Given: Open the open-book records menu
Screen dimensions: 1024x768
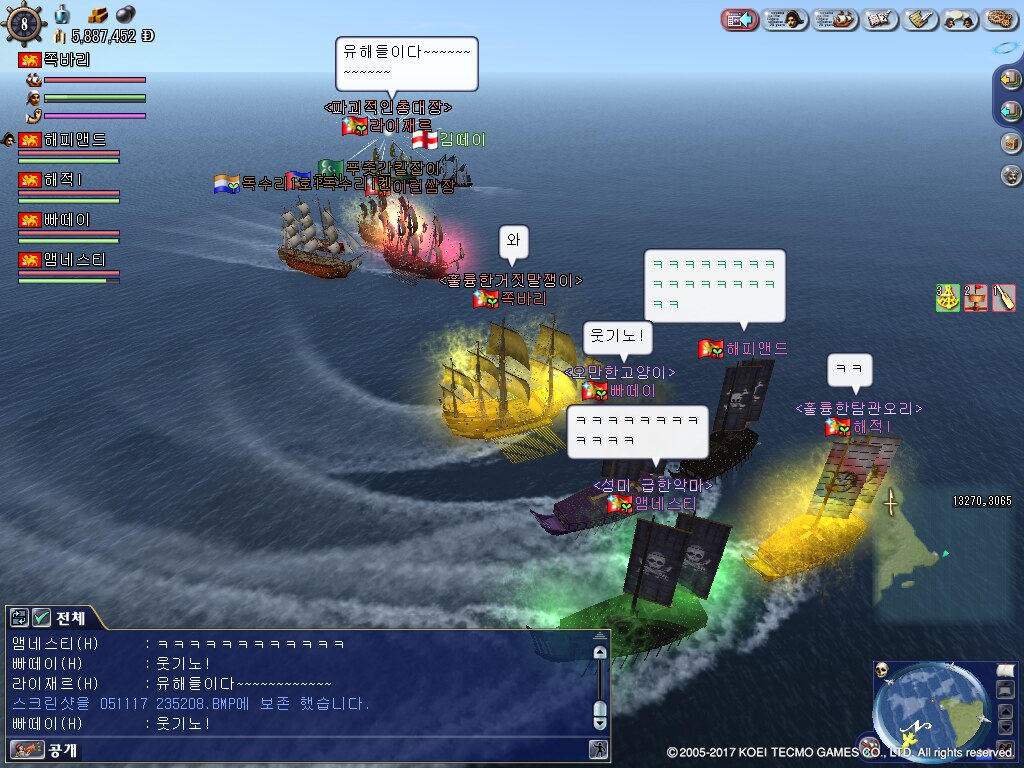Looking at the screenshot, I should (880, 19).
